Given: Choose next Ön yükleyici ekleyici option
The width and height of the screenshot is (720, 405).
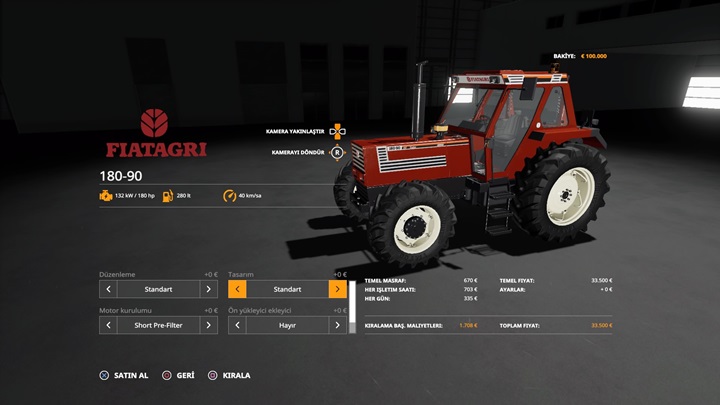Looking at the screenshot, I should point(338,325).
